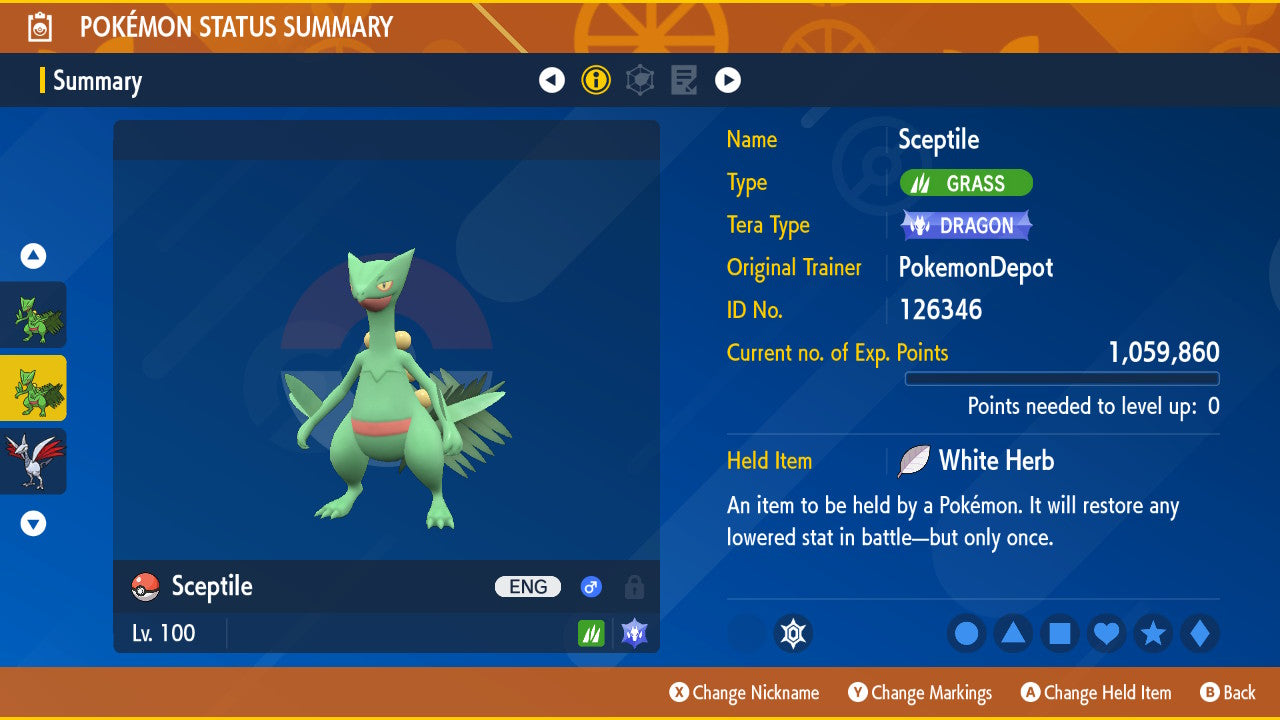
Task: Choose the Skarmory party thumbnail
Action: (x=33, y=461)
